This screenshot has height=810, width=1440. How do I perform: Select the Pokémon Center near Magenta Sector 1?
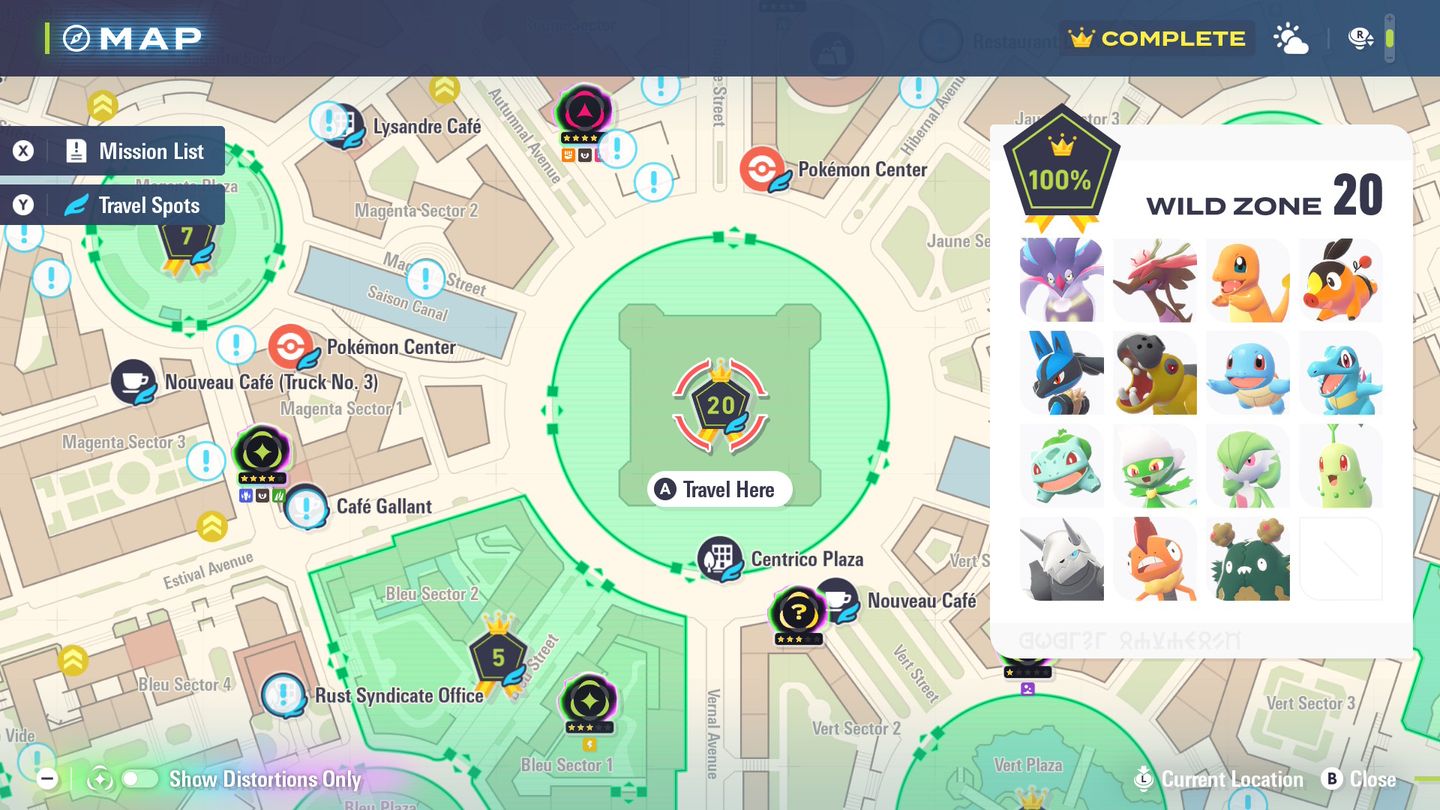pos(291,348)
